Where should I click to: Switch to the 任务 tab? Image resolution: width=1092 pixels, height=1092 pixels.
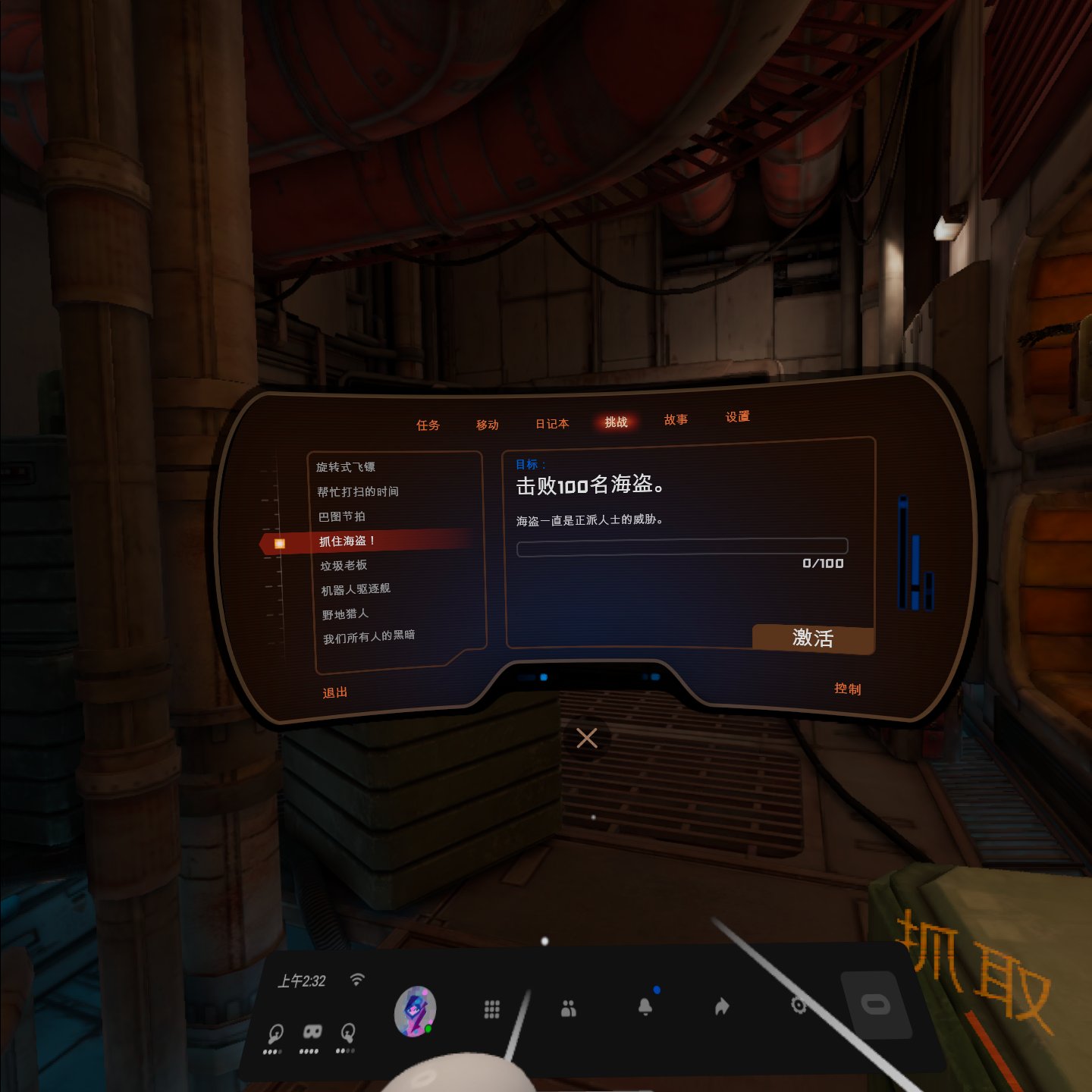428,425
